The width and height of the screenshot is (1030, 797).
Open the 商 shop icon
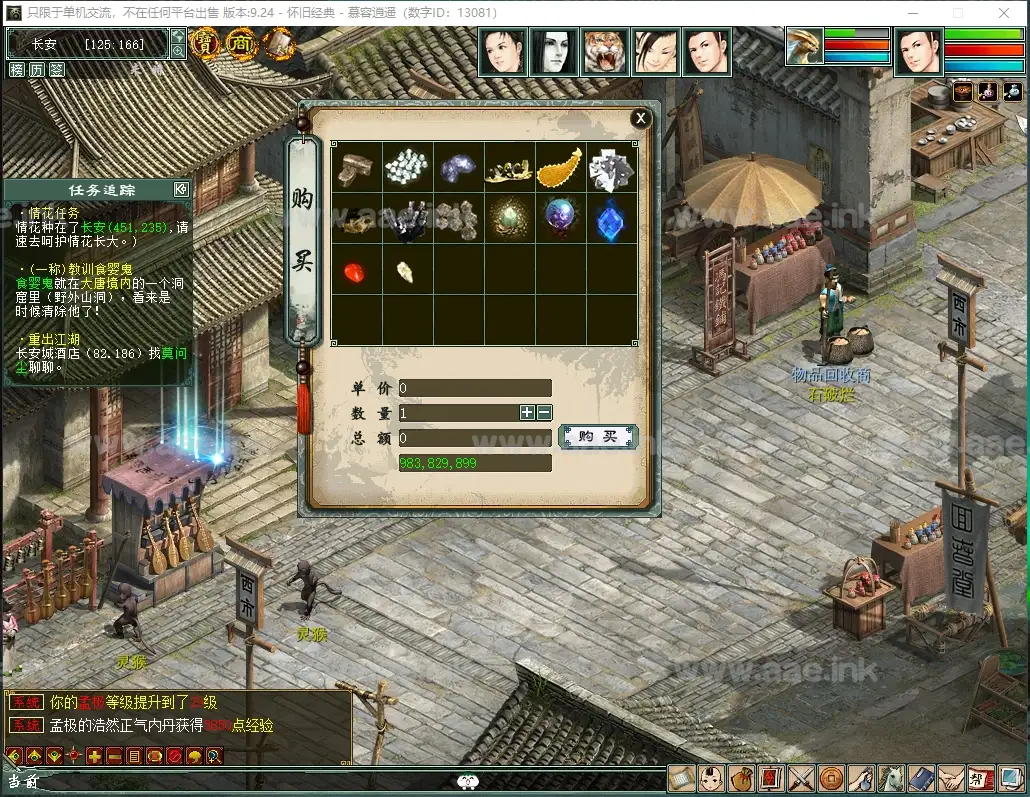tap(241, 44)
